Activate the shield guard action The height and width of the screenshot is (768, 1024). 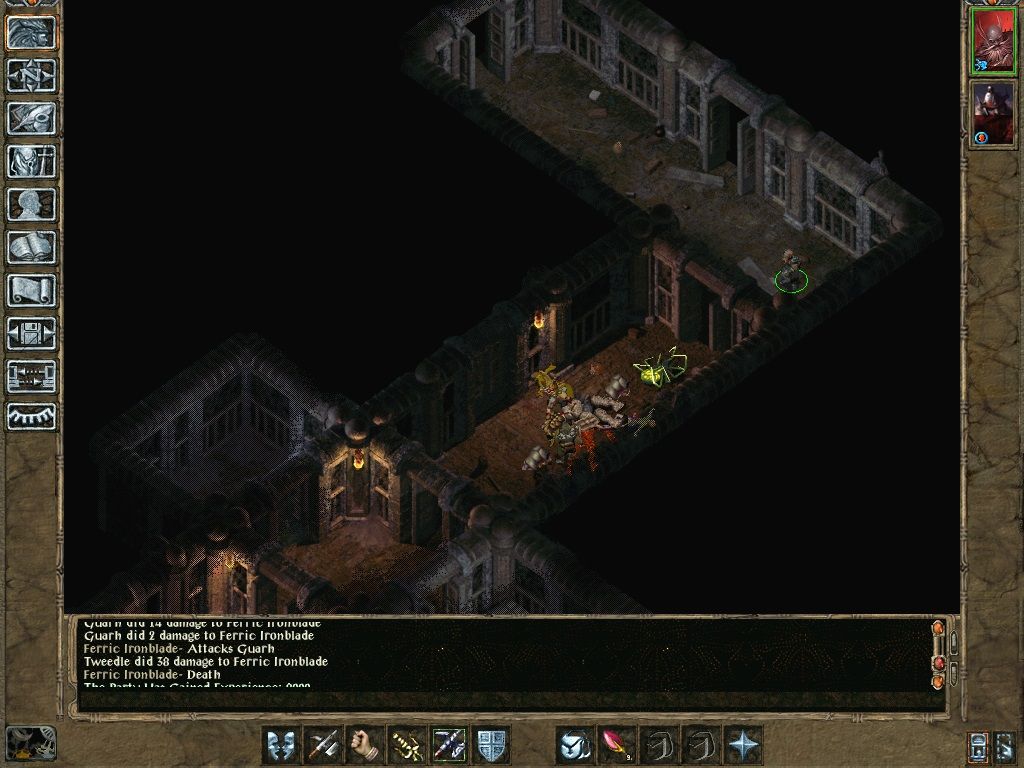pos(492,745)
